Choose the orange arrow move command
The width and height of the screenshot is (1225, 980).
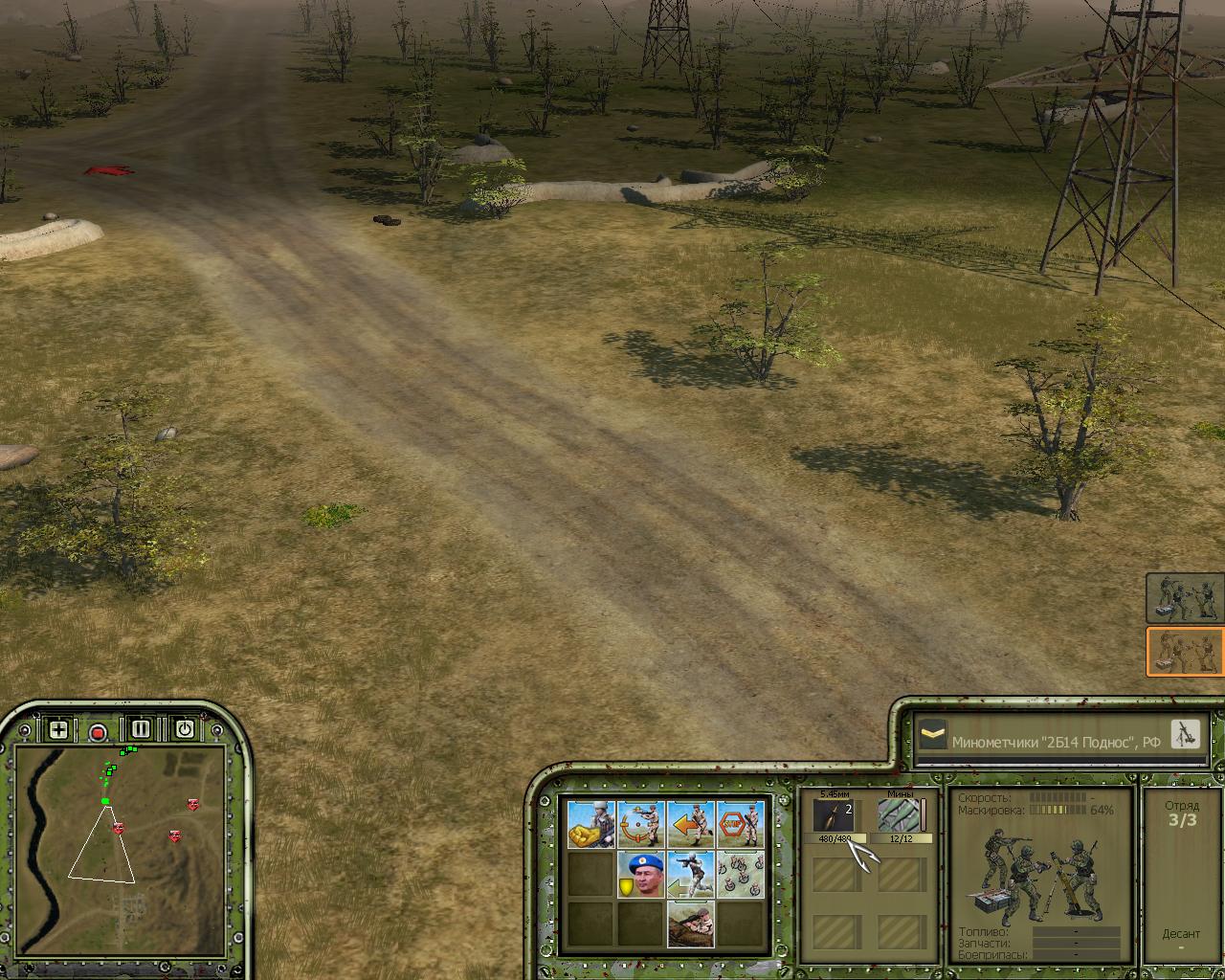click(690, 824)
